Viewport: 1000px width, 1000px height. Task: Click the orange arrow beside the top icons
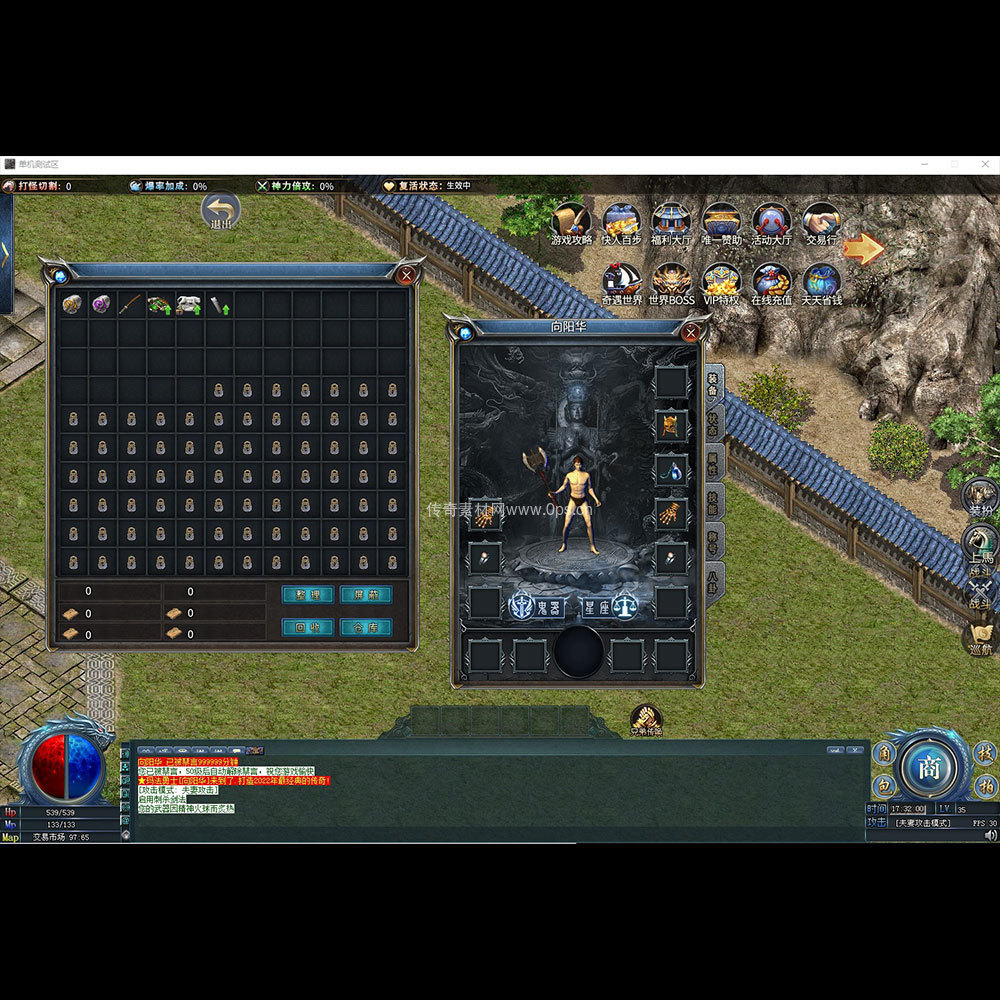click(863, 249)
